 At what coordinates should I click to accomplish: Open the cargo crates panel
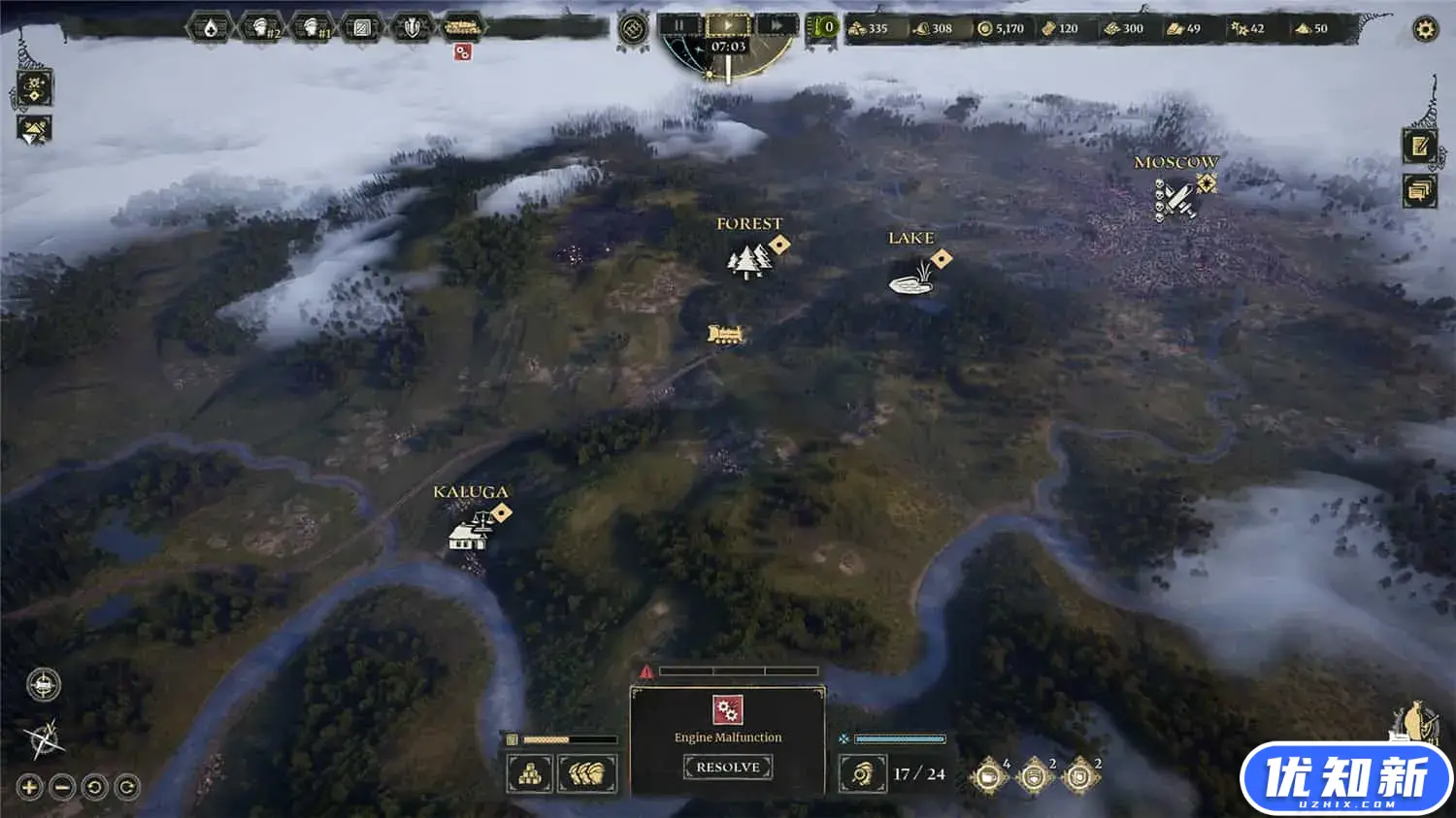pyautogui.click(x=530, y=774)
